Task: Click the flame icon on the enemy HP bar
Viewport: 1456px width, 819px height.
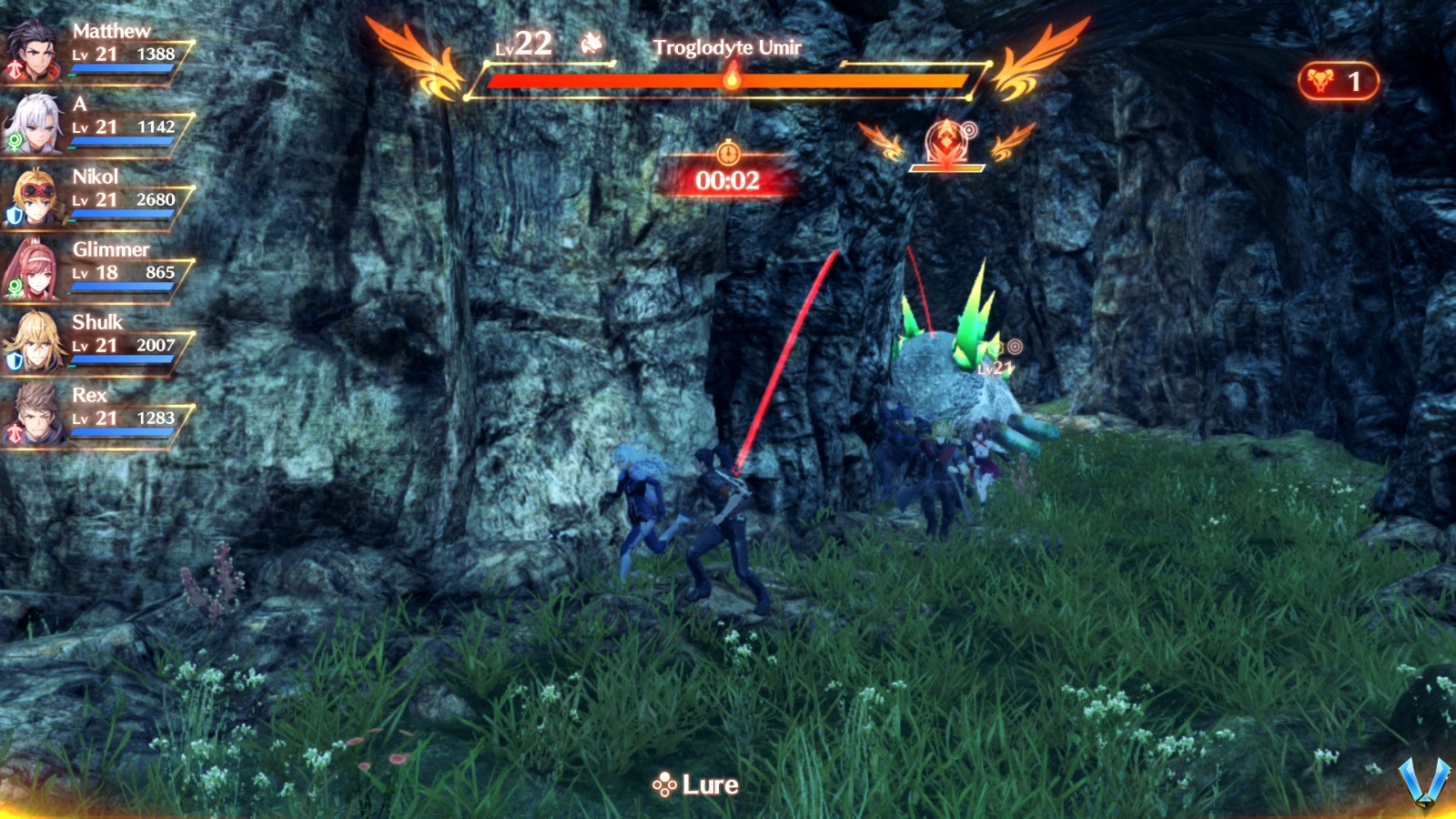Action: (x=733, y=80)
